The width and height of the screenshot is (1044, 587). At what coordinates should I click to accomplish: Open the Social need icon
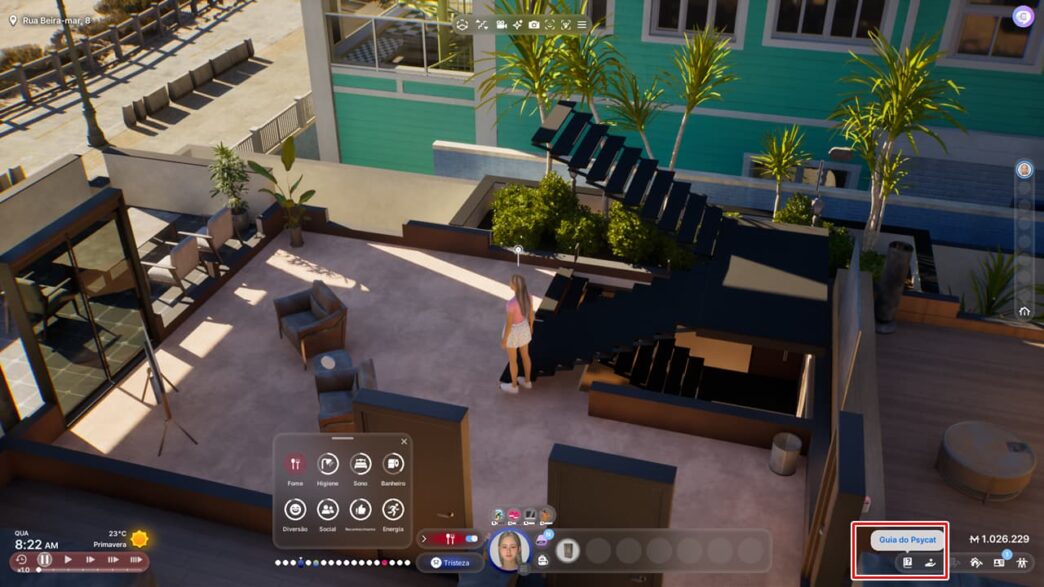coord(328,509)
